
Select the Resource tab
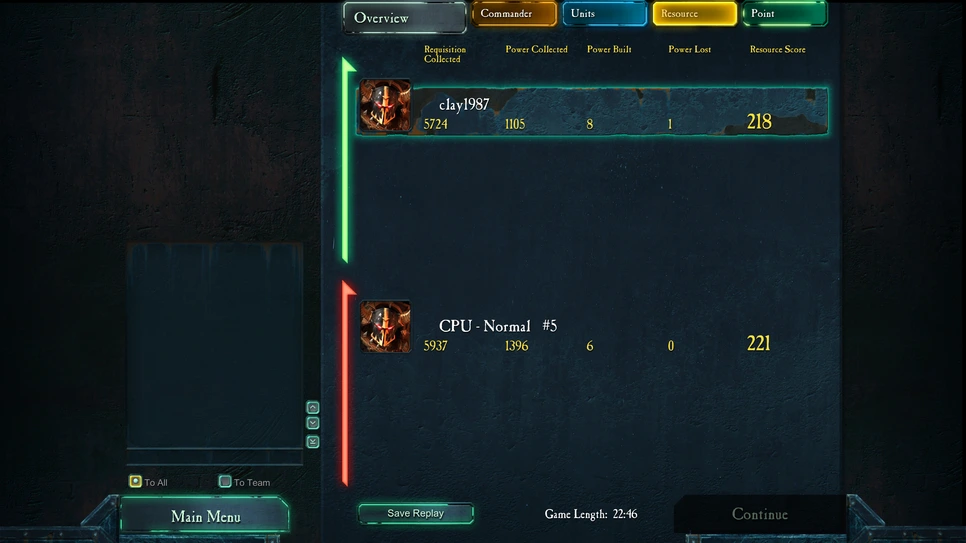[x=694, y=14]
